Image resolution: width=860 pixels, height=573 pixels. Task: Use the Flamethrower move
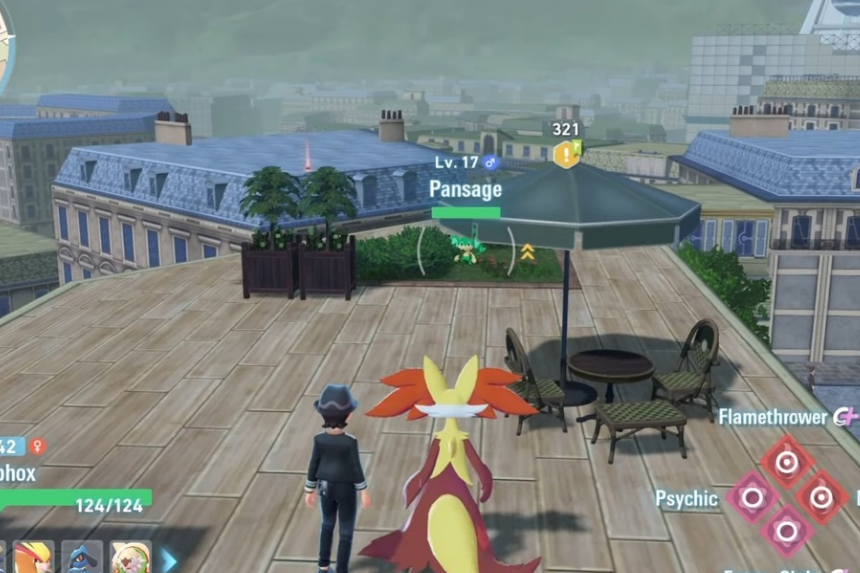[x=787, y=460]
